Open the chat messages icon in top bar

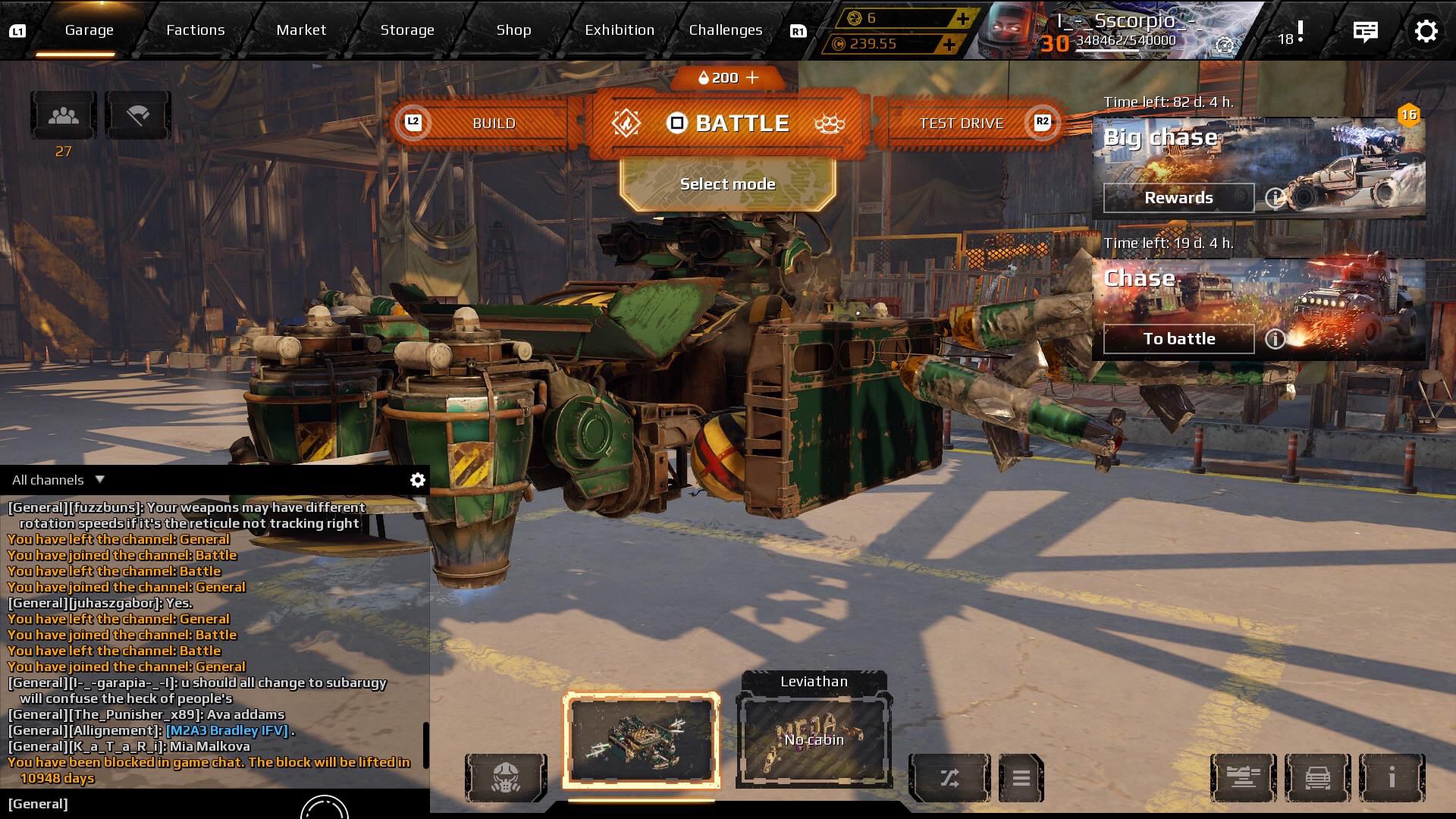[x=1365, y=31]
